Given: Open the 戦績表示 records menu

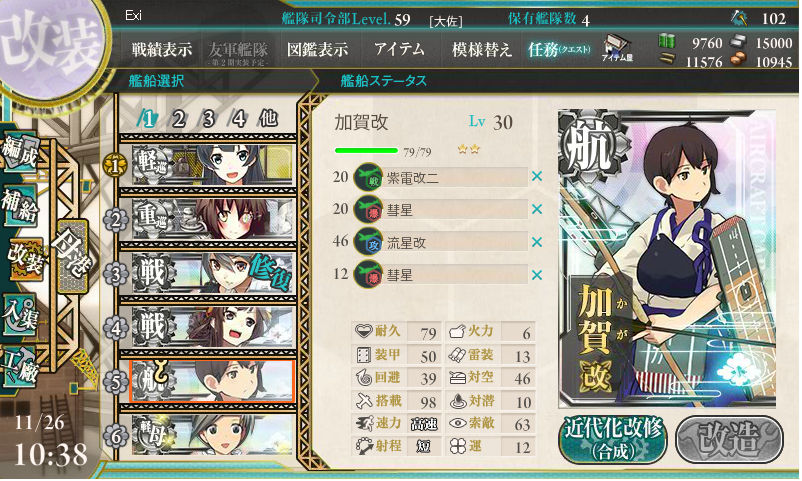Looking at the screenshot, I should point(162,49).
